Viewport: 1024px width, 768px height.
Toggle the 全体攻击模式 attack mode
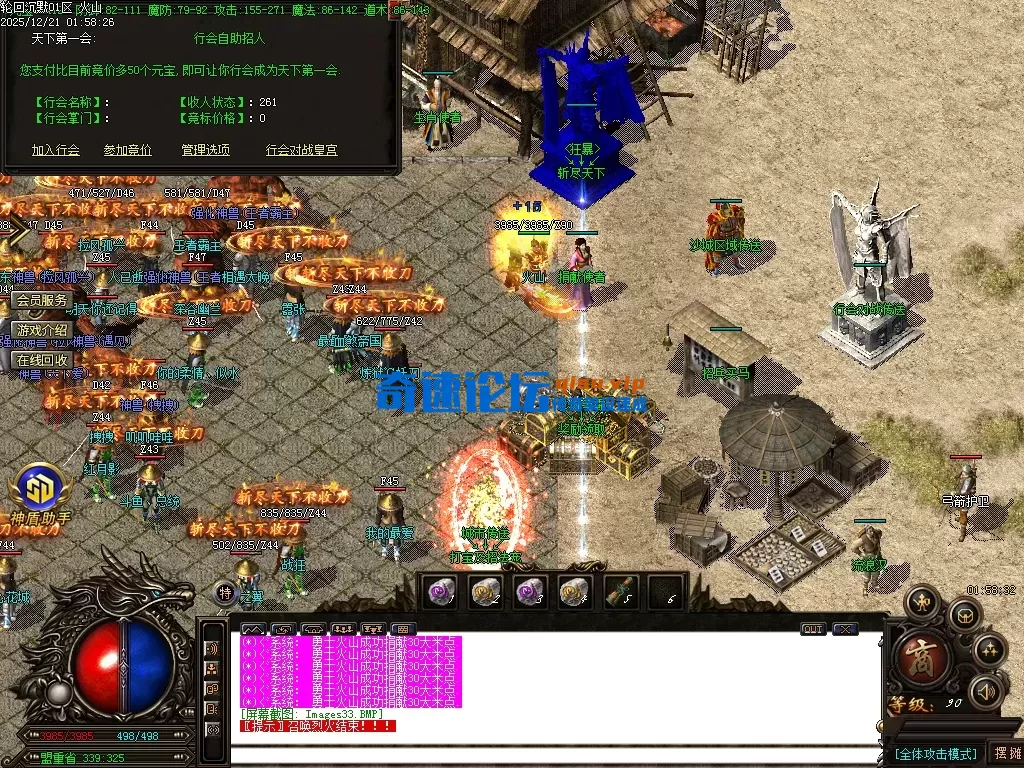935,753
